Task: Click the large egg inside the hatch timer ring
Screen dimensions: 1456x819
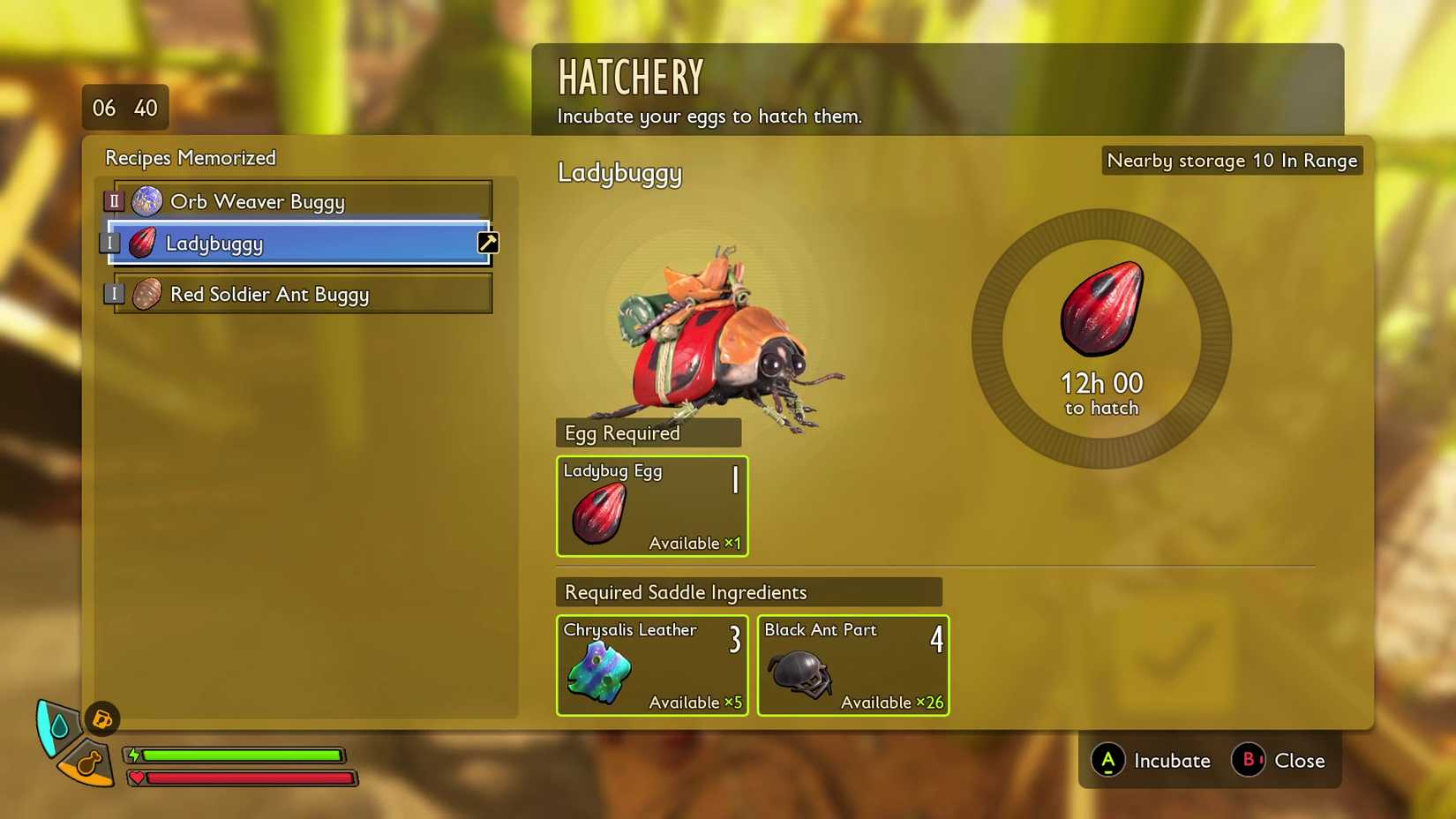Action: point(1100,311)
